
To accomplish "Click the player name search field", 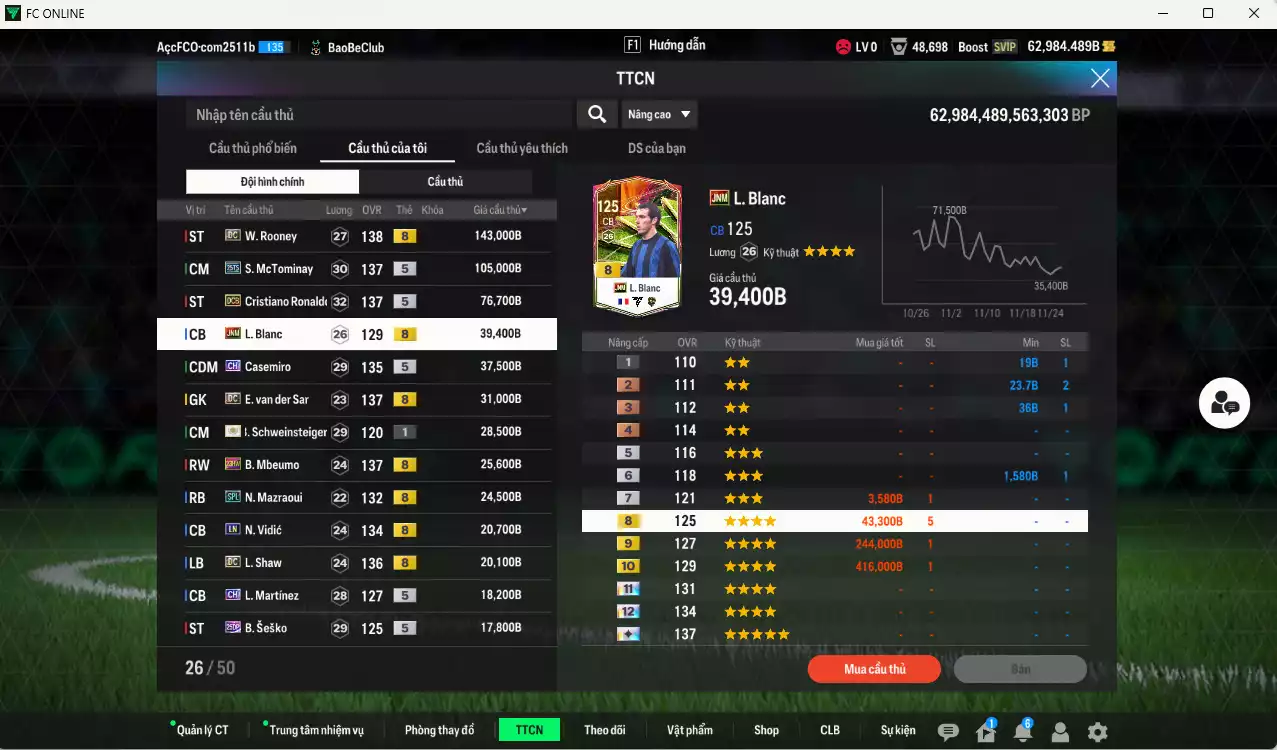I will (x=380, y=115).
